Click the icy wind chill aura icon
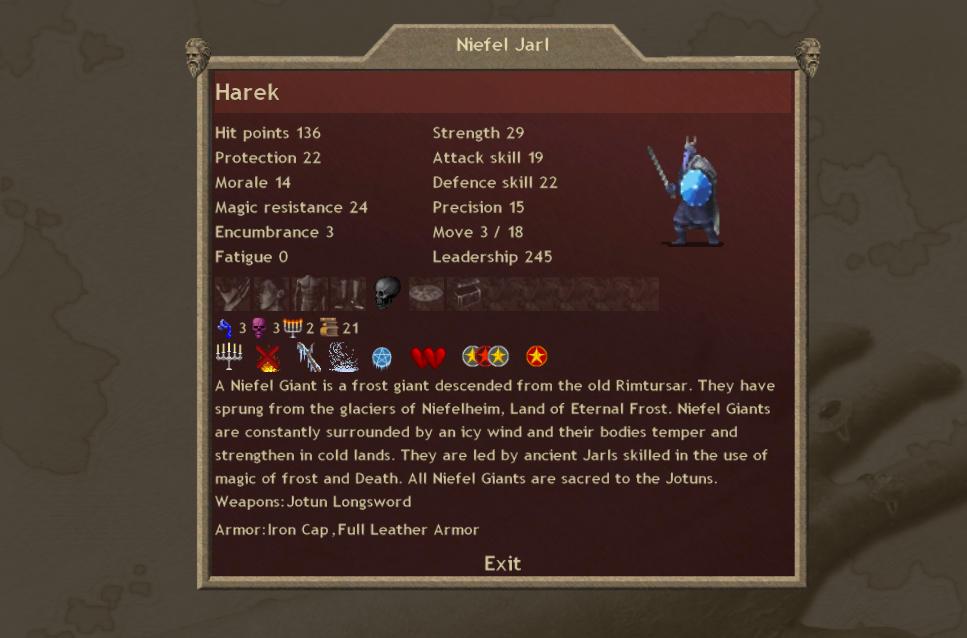 [x=344, y=357]
